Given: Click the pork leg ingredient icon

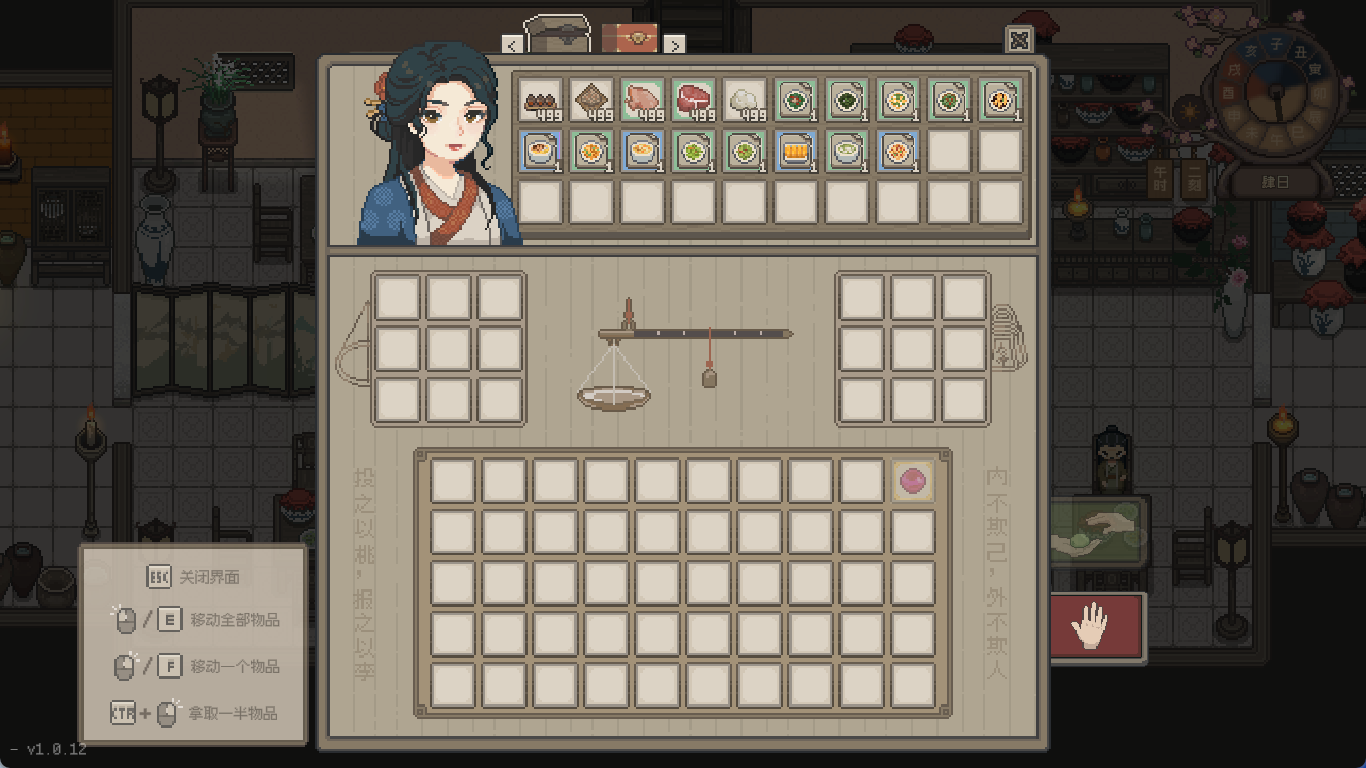Looking at the screenshot, I should click(643, 100).
